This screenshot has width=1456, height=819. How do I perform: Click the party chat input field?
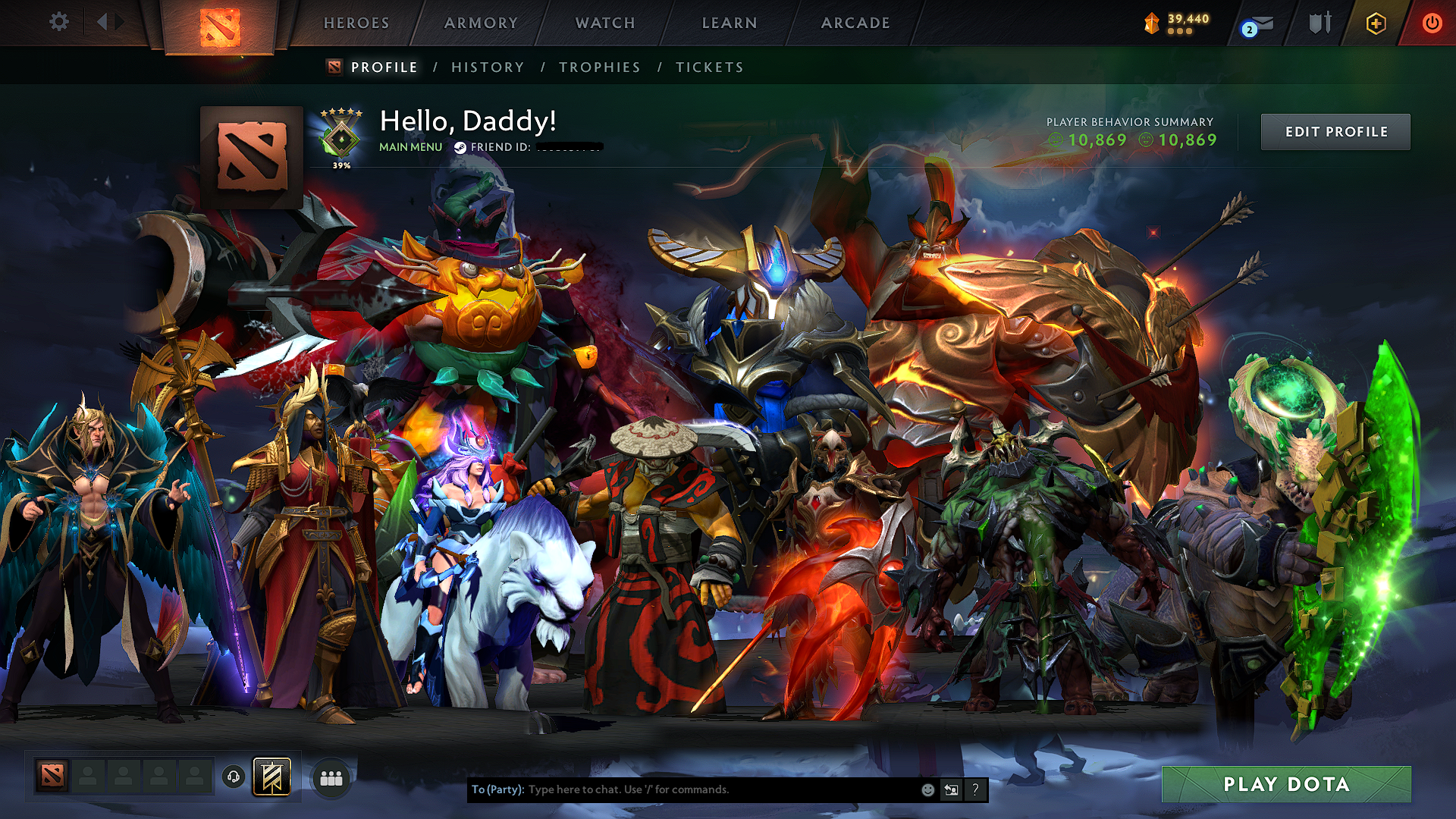682,789
